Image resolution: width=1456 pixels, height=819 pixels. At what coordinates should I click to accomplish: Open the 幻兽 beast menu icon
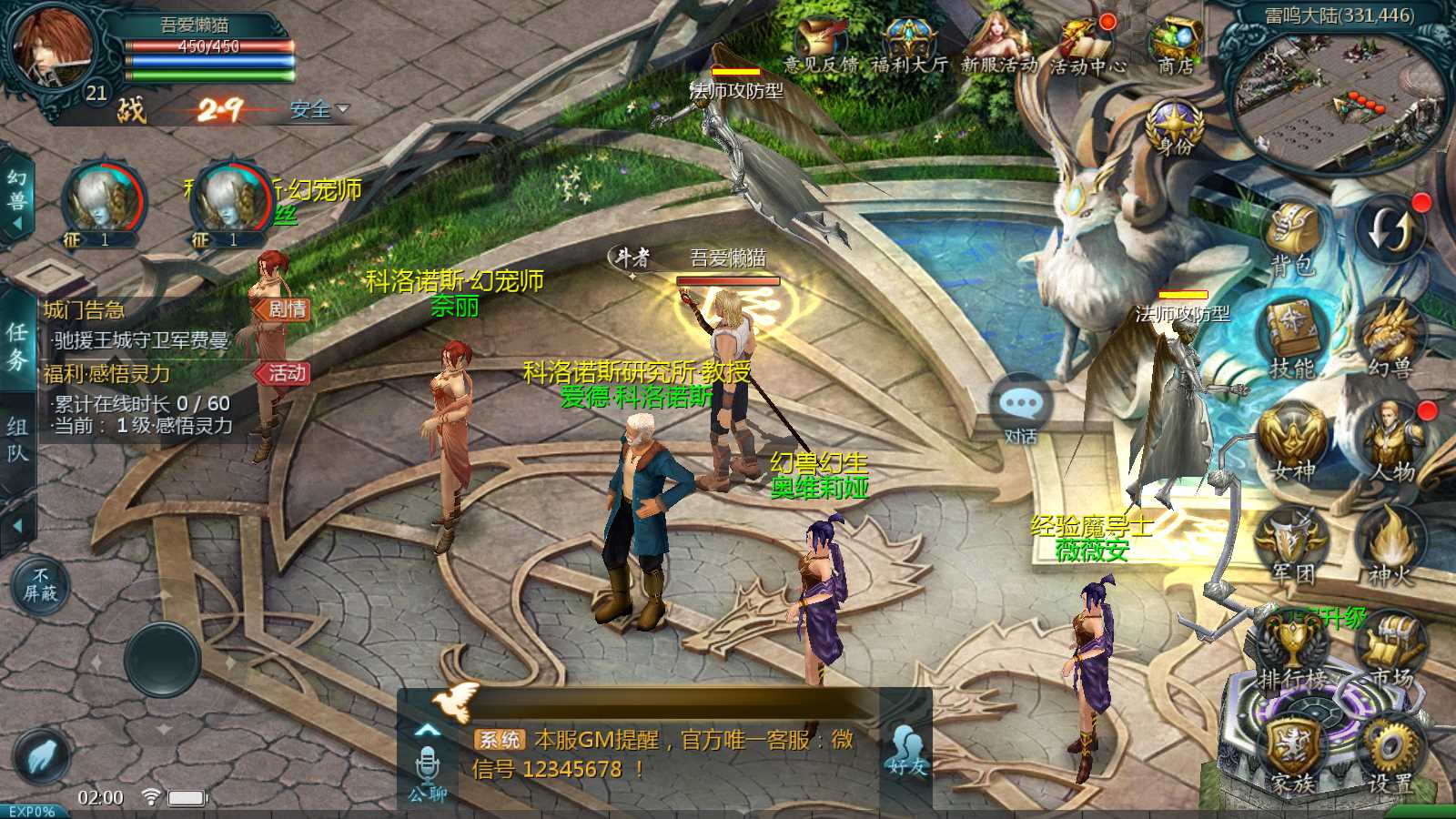1390,339
